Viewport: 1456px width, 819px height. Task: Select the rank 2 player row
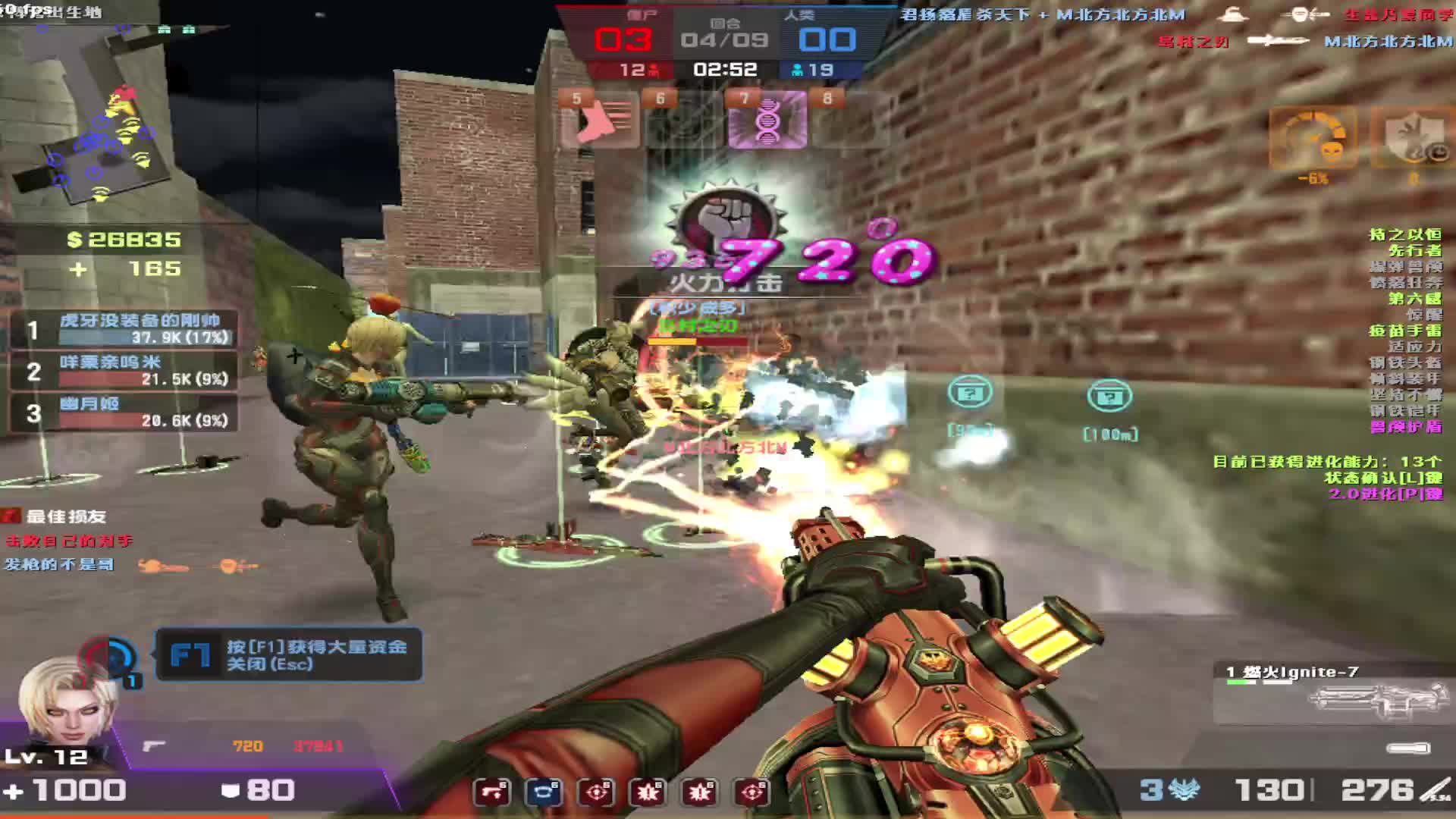(x=125, y=371)
